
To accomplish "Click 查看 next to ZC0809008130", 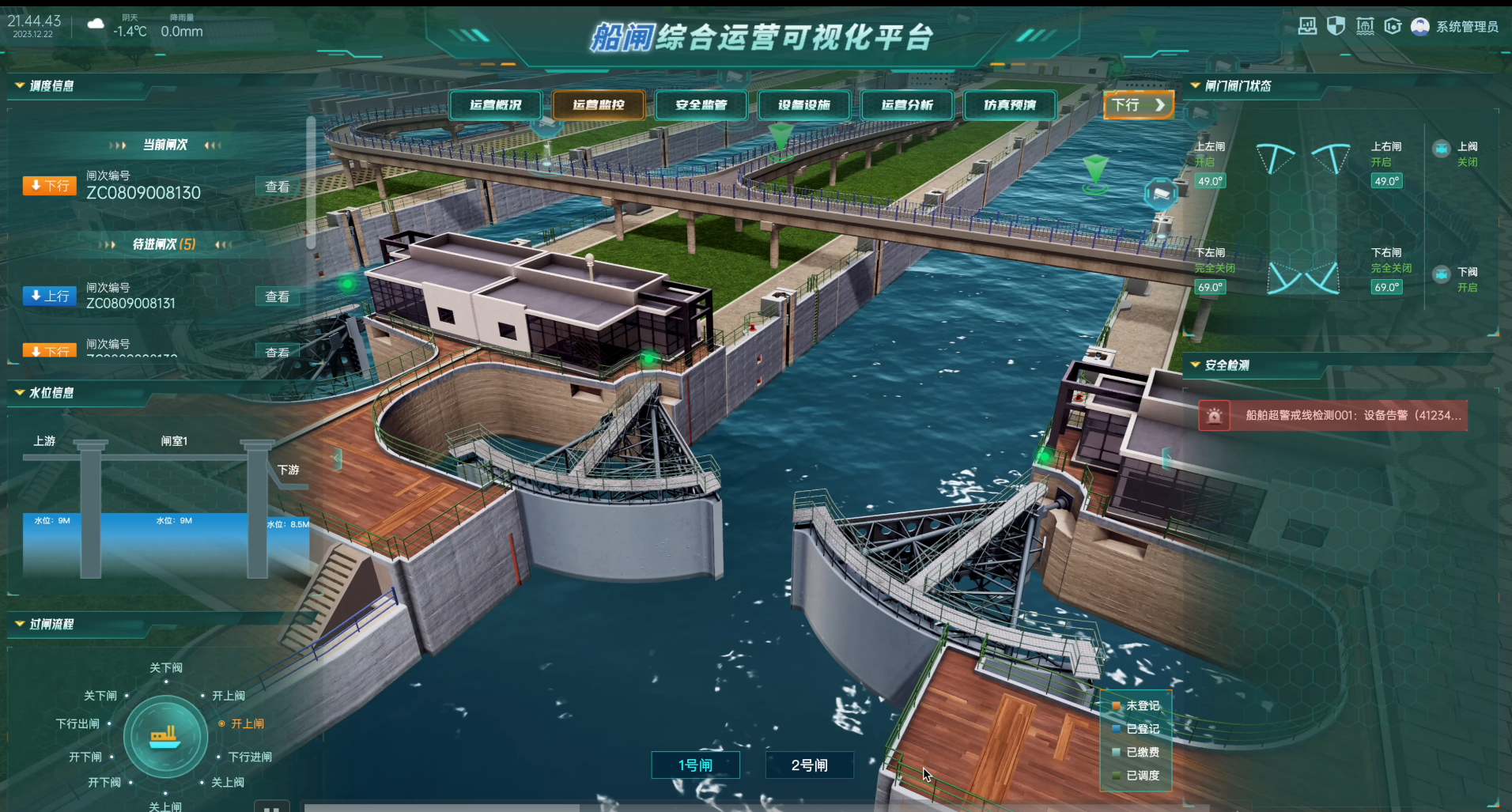I will (x=277, y=186).
